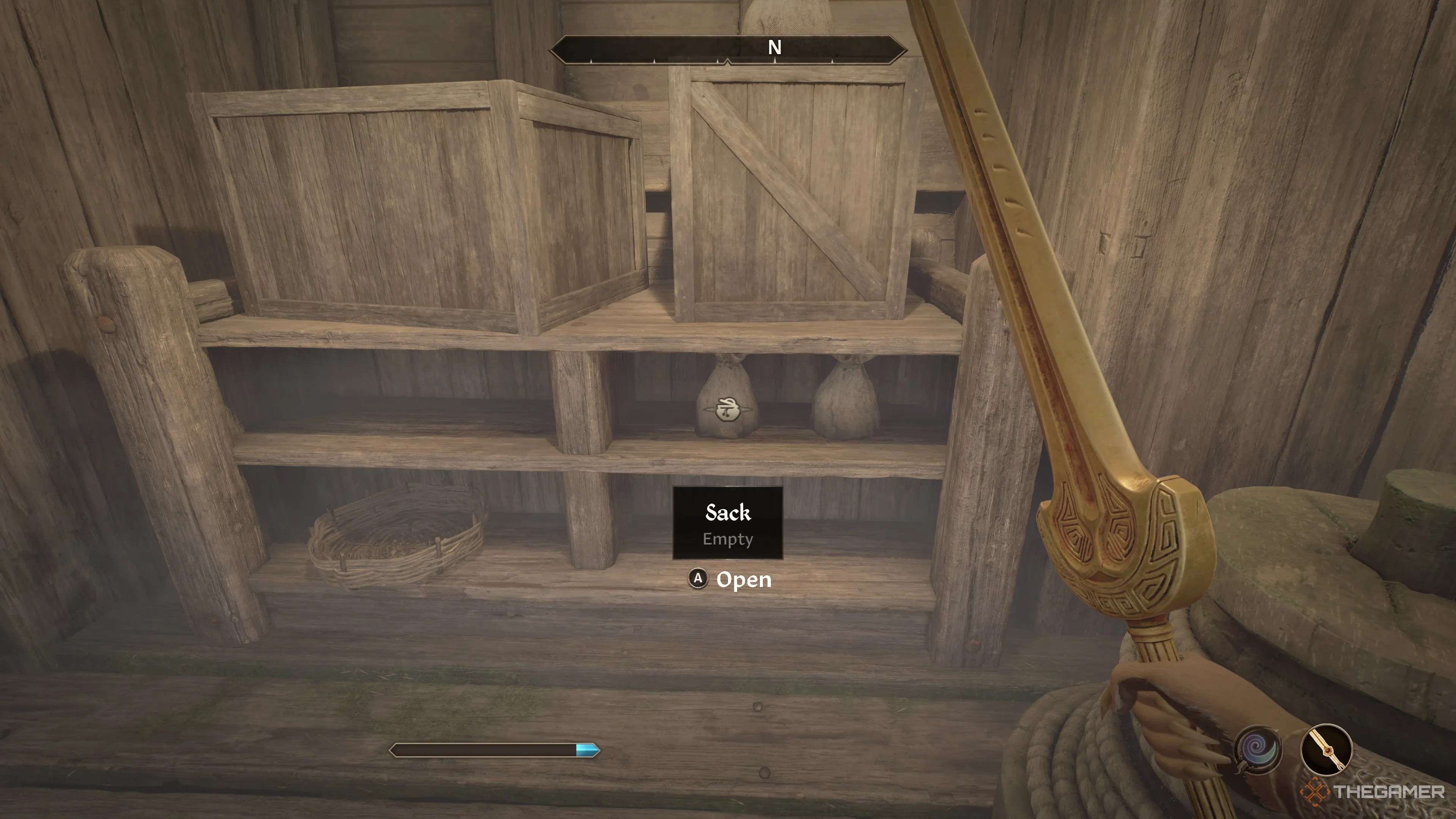Select the N marker on the compass bar
The image size is (1456, 819).
[x=775, y=48]
